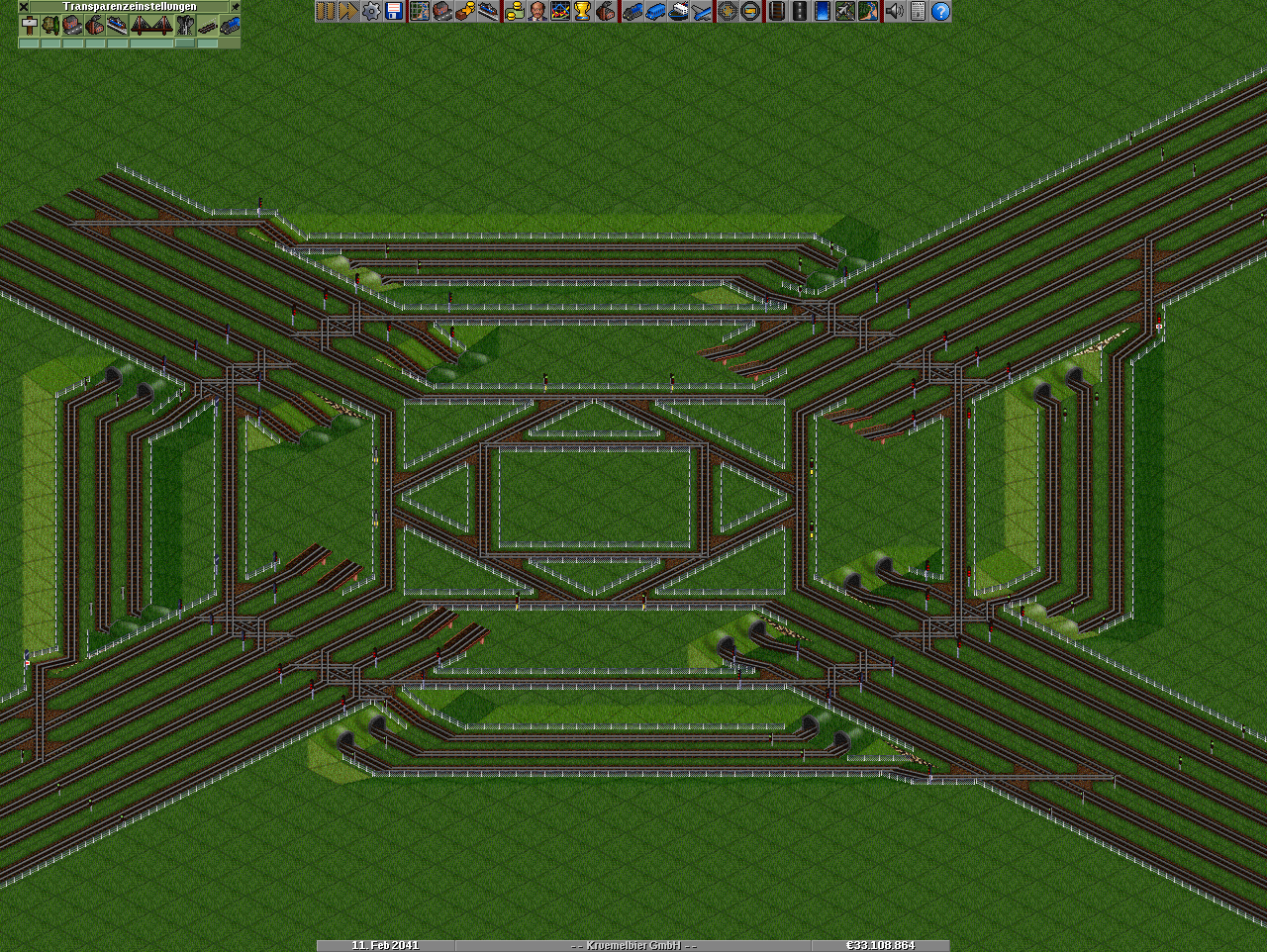Pin the transparency settings window
The height and width of the screenshot is (952, 1267).
click(235, 6)
